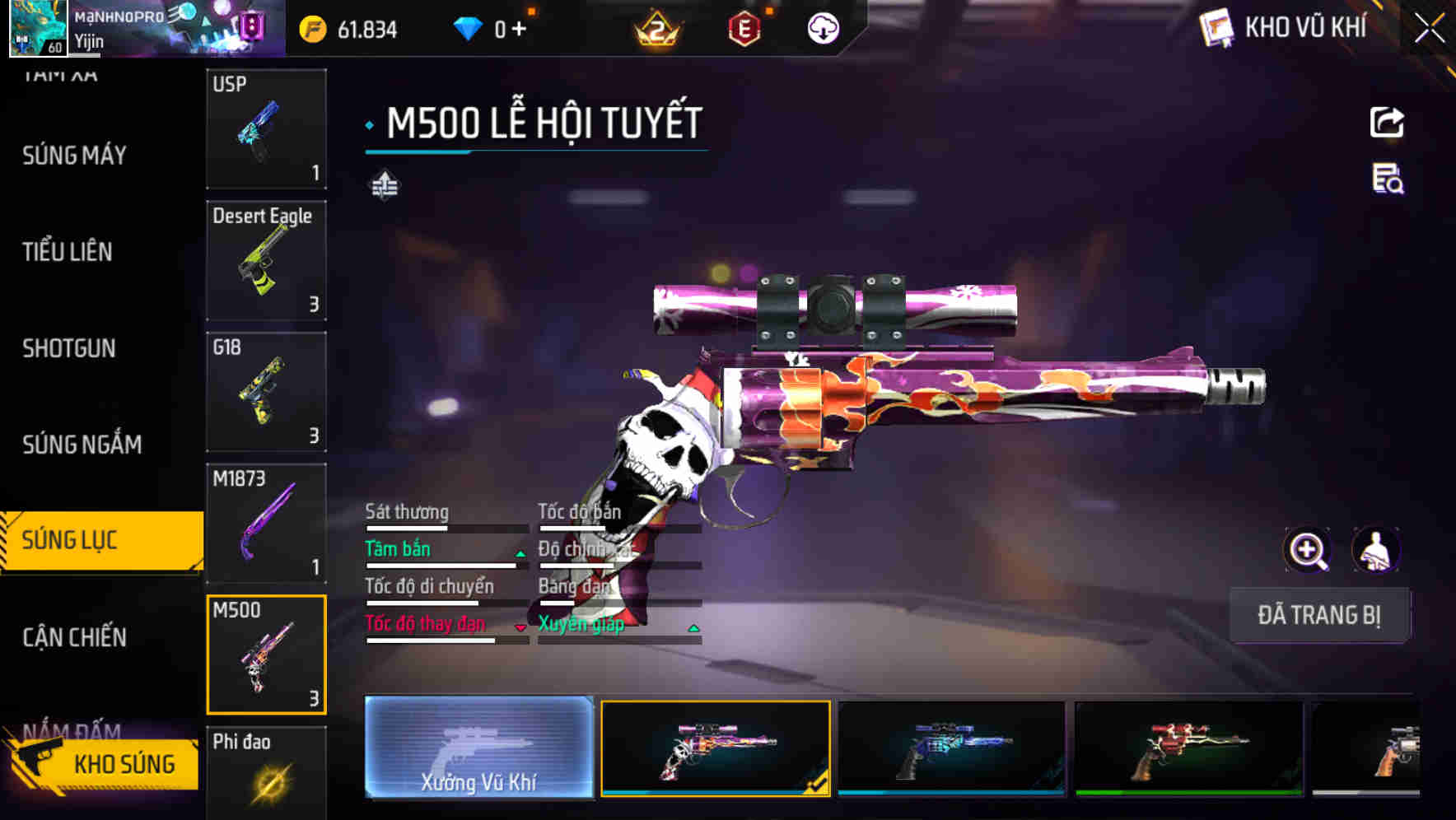Share the M500 with the share icon
The image size is (1456, 820).
[x=1388, y=122]
